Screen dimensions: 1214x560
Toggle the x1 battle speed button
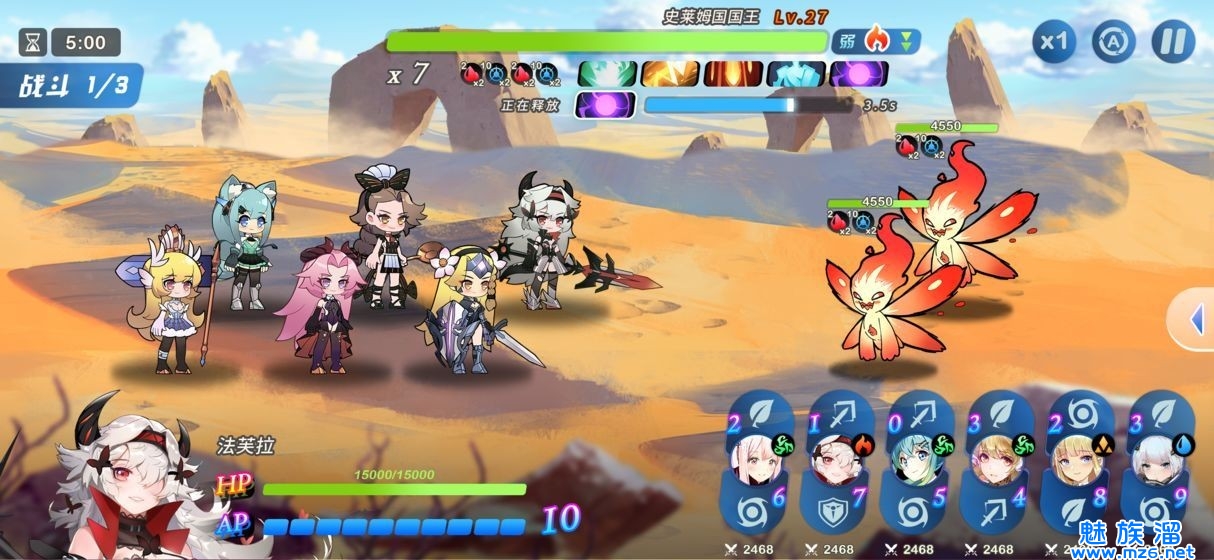point(1054,42)
